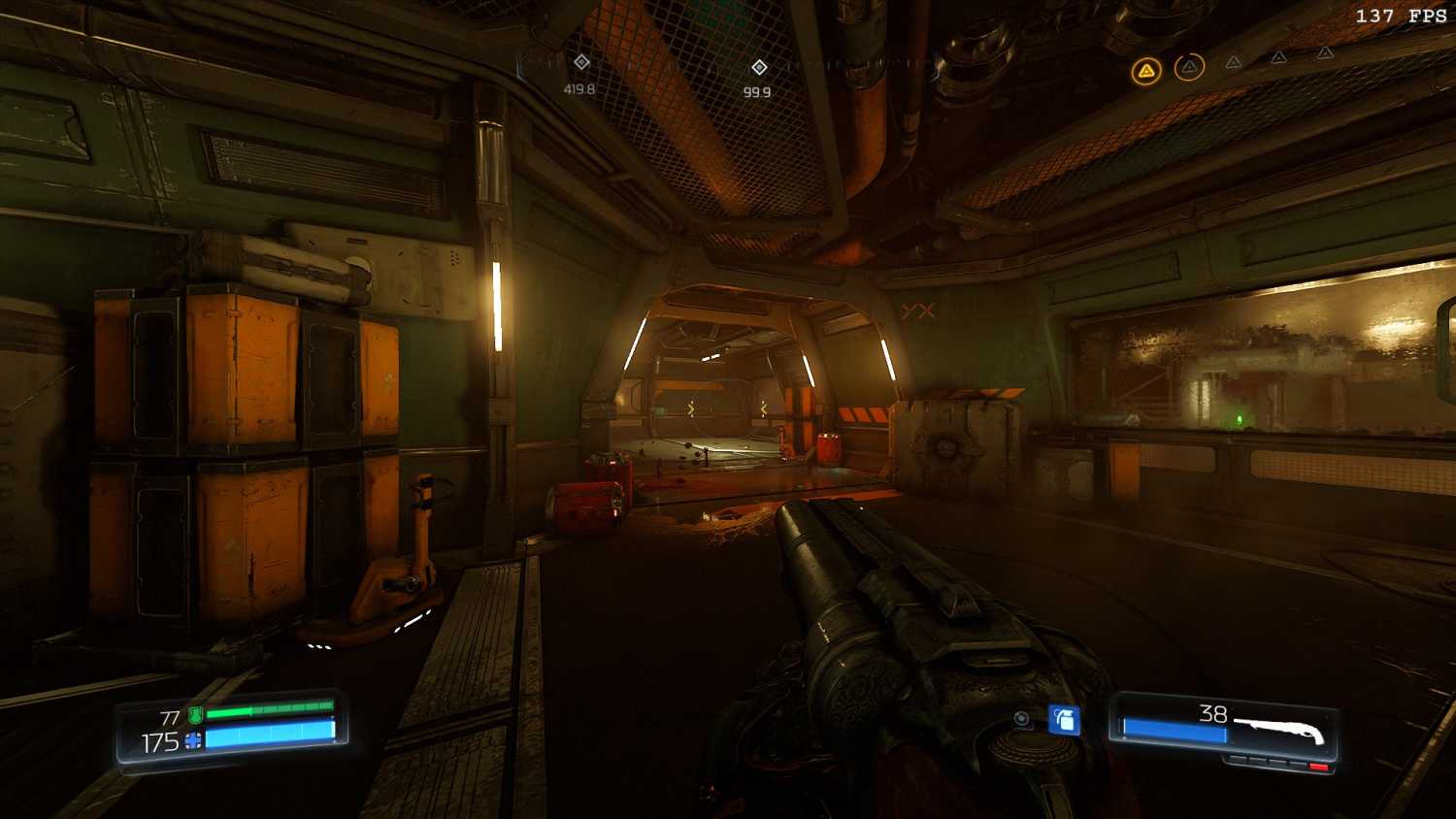Click the green armor shield icon
This screenshot has width=1456, height=819.
(195, 716)
